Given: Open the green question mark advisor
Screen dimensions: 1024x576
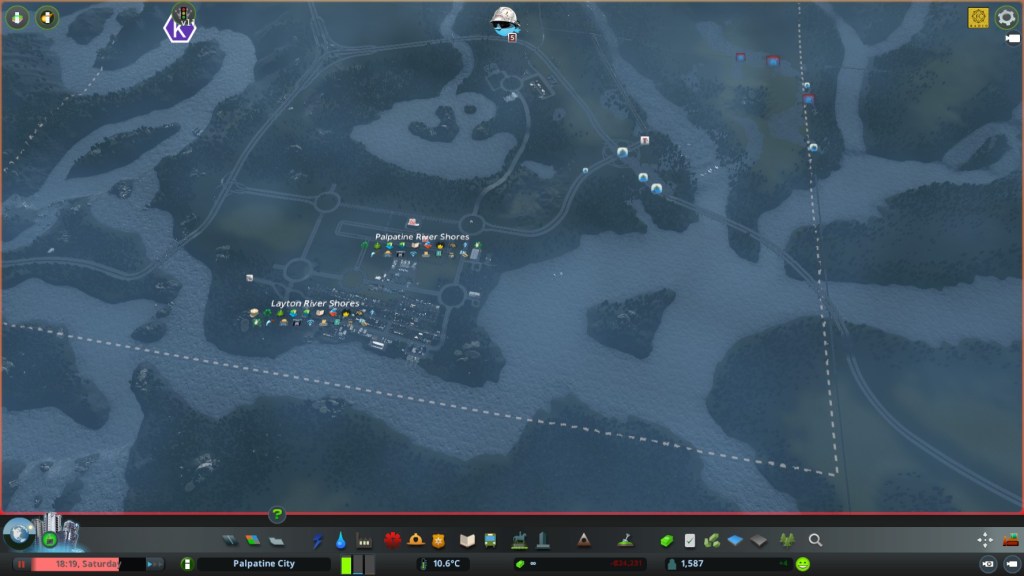Looking at the screenshot, I should click(277, 515).
